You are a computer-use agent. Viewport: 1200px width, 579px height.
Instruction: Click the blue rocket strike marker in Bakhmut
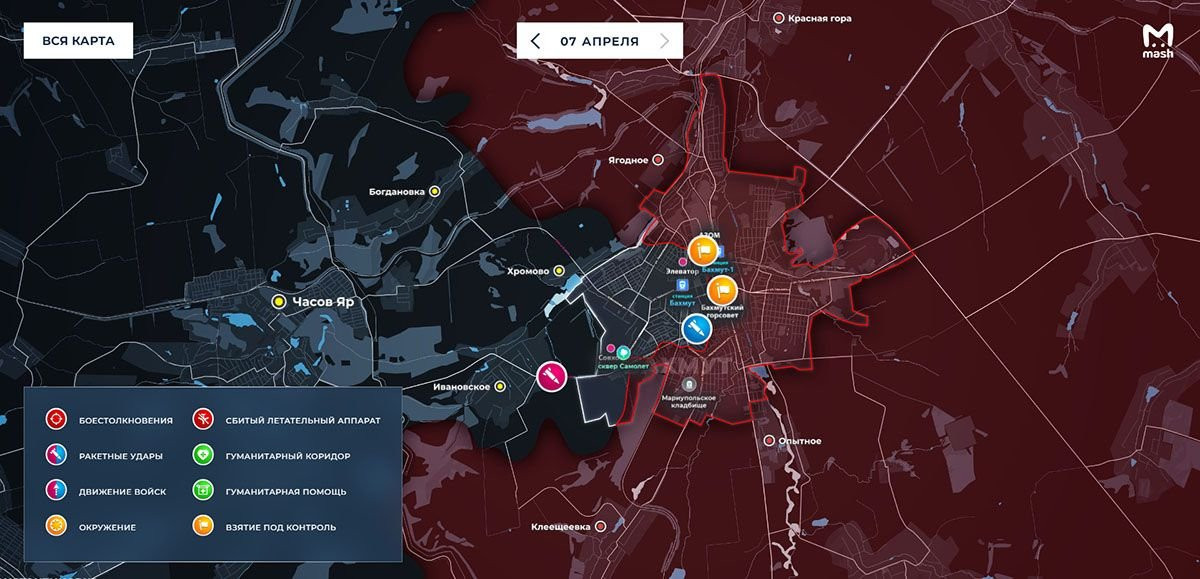[x=695, y=328]
